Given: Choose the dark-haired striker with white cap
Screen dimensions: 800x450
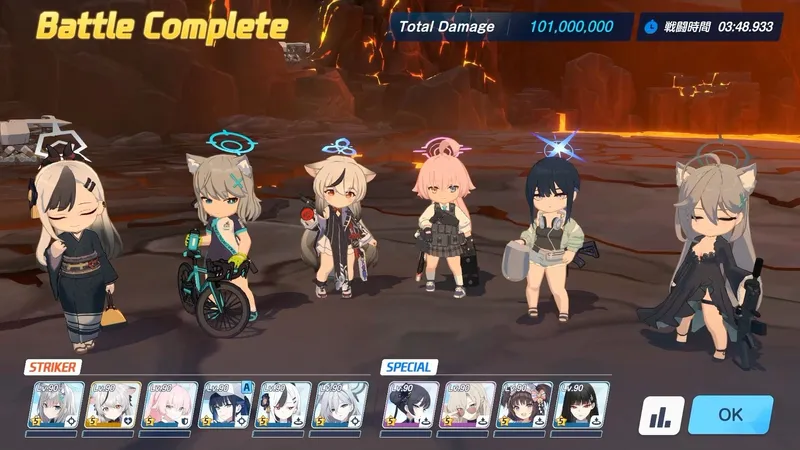Looking at the screenshot, I should click(x=223, y=405).
